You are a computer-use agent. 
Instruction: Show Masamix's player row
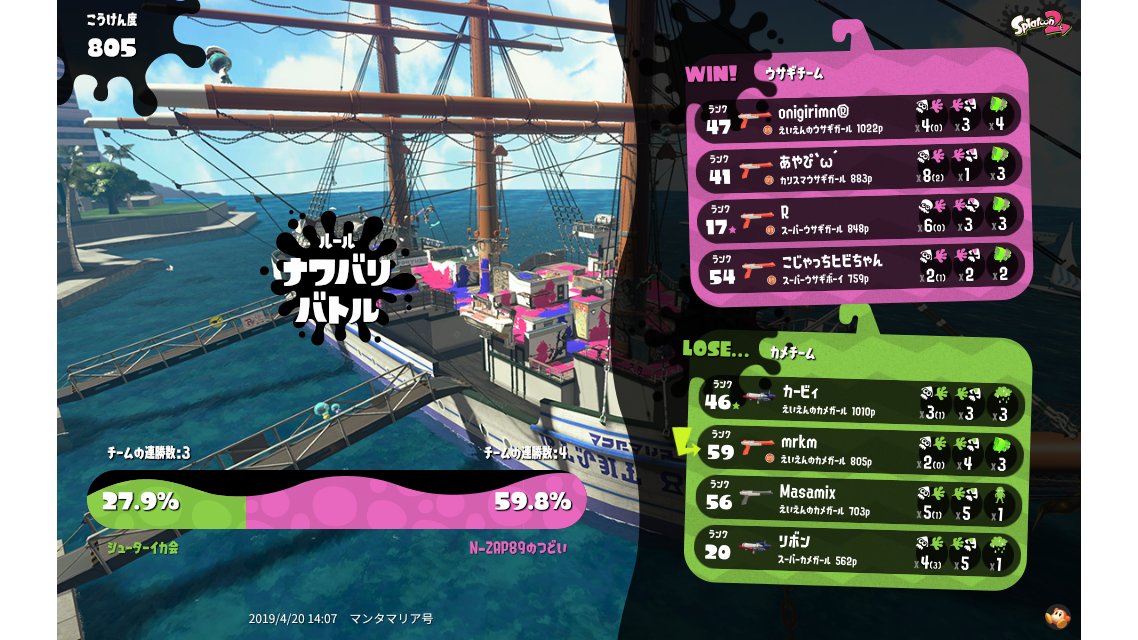pyautogui.click(x=860, y=500)
